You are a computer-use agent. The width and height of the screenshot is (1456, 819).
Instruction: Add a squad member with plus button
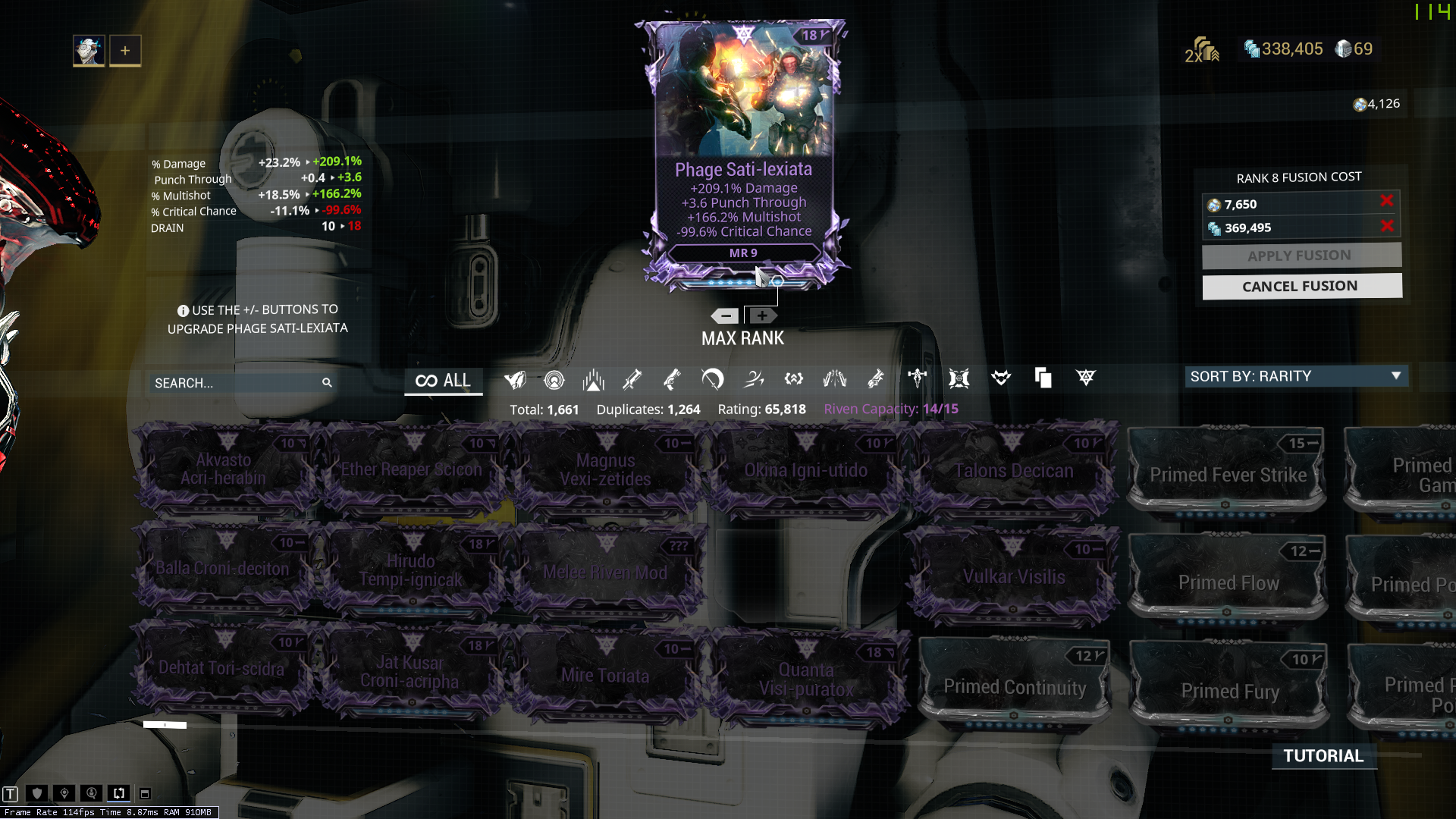pos(125,51)
